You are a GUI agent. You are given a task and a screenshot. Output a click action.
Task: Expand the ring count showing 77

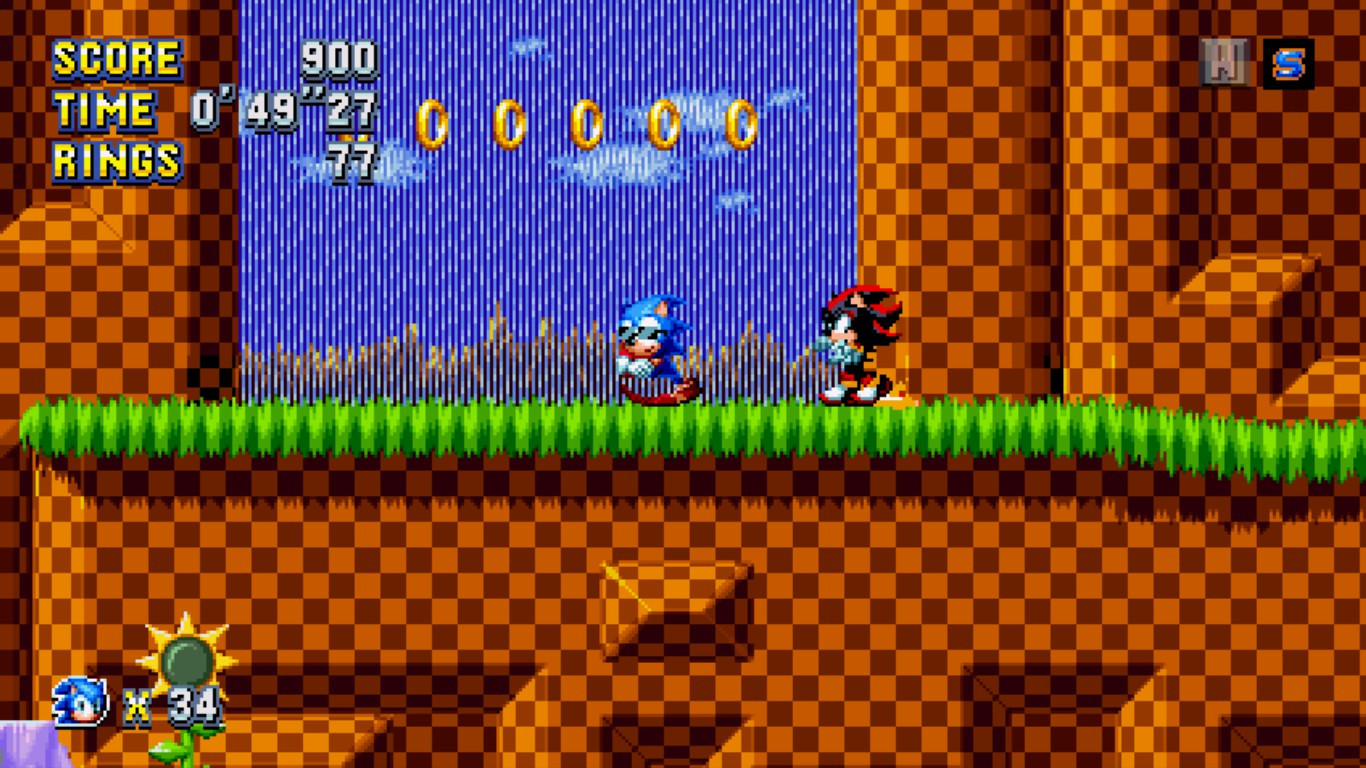point(350,160)
